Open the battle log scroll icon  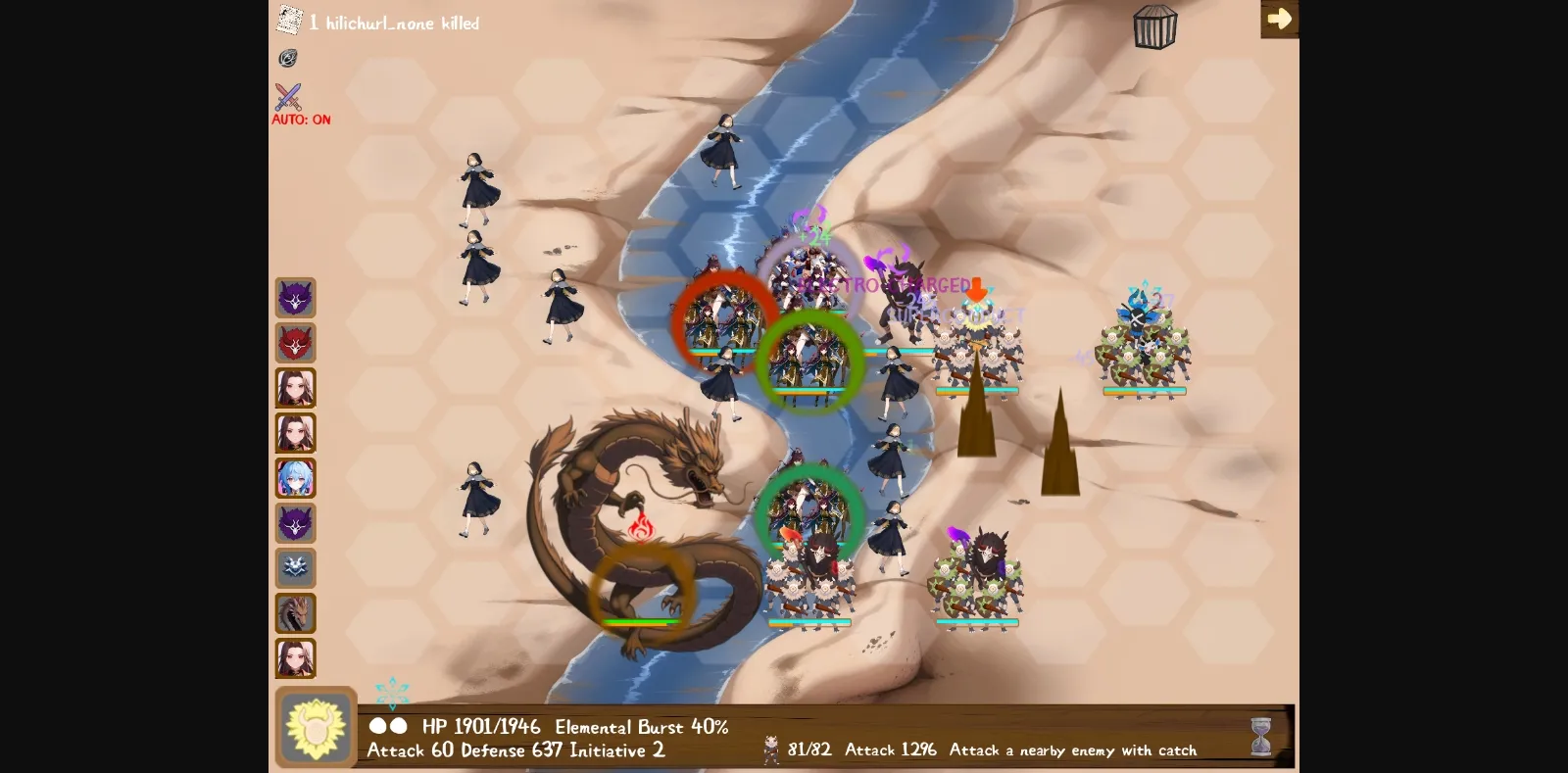[x=289, y=19]
